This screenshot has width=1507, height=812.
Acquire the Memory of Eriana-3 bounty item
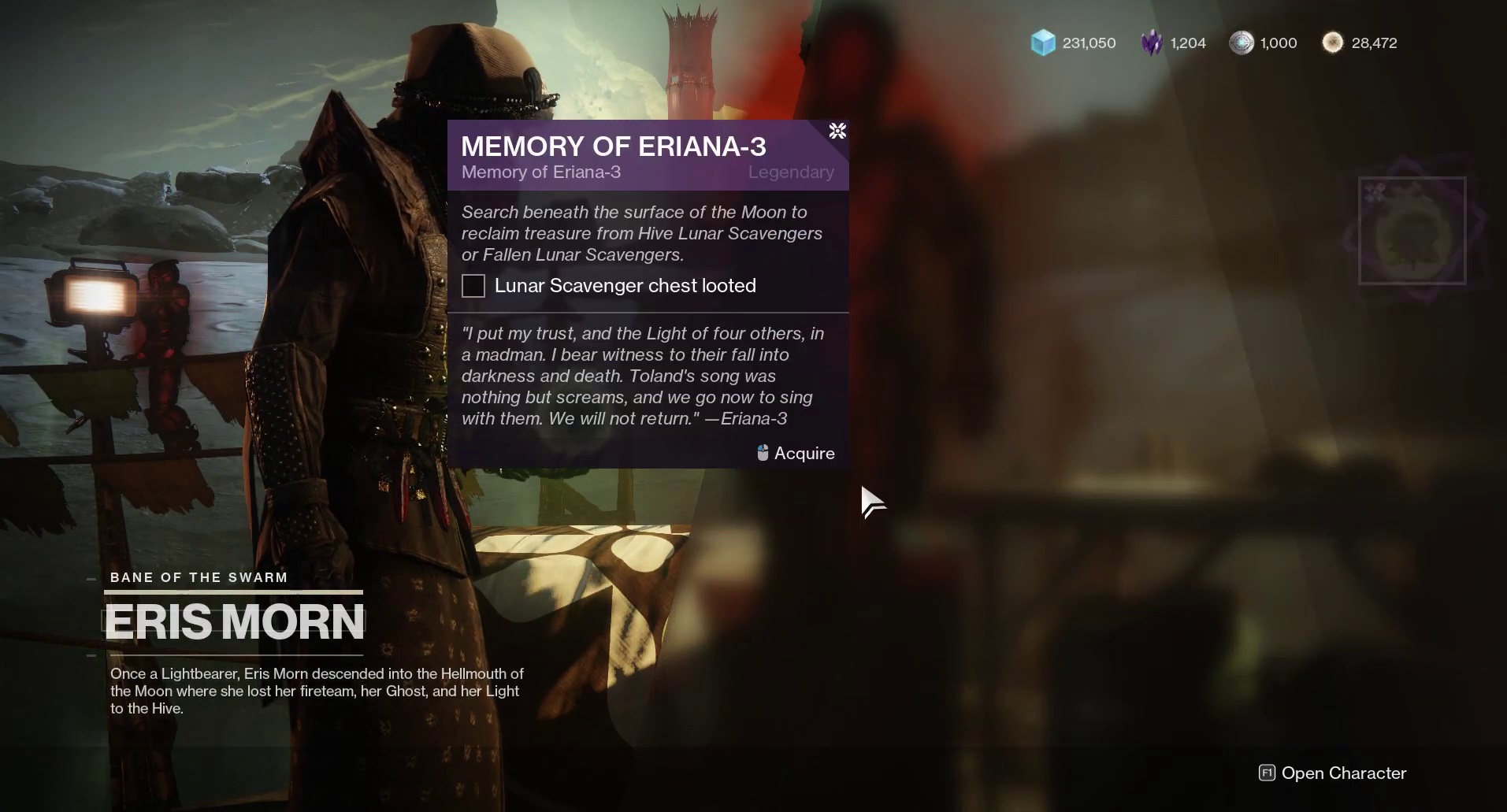pyautogui.click(x=1411, y=231)
